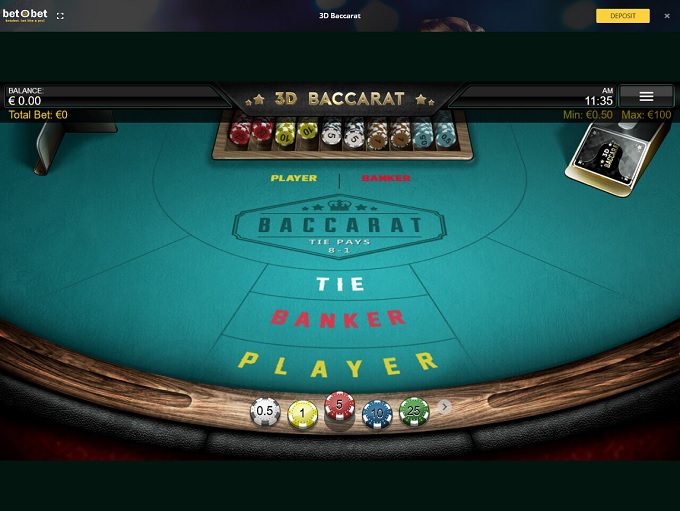Close the 3D Baccarat game window
The width and height of the screenshot is (680, 511).
point(667,16)
